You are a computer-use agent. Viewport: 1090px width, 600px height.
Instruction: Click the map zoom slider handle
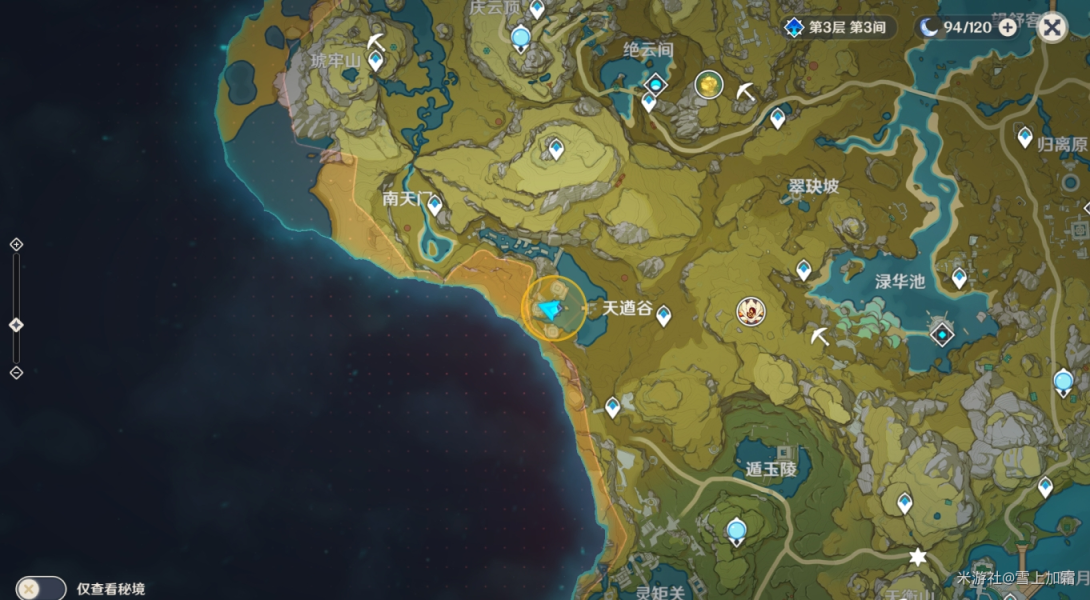pos(16,325)
